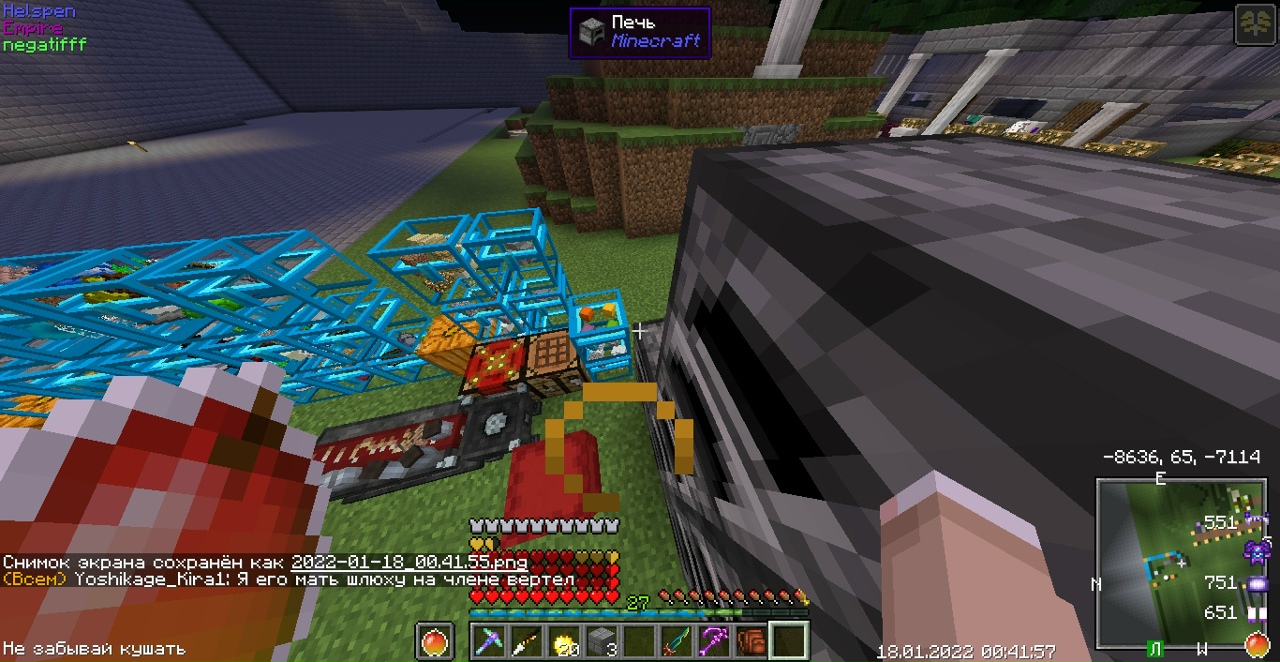Choose the black-handled knife hotbar slot
Screen dimensions: 1280x662
click(527, 641)
